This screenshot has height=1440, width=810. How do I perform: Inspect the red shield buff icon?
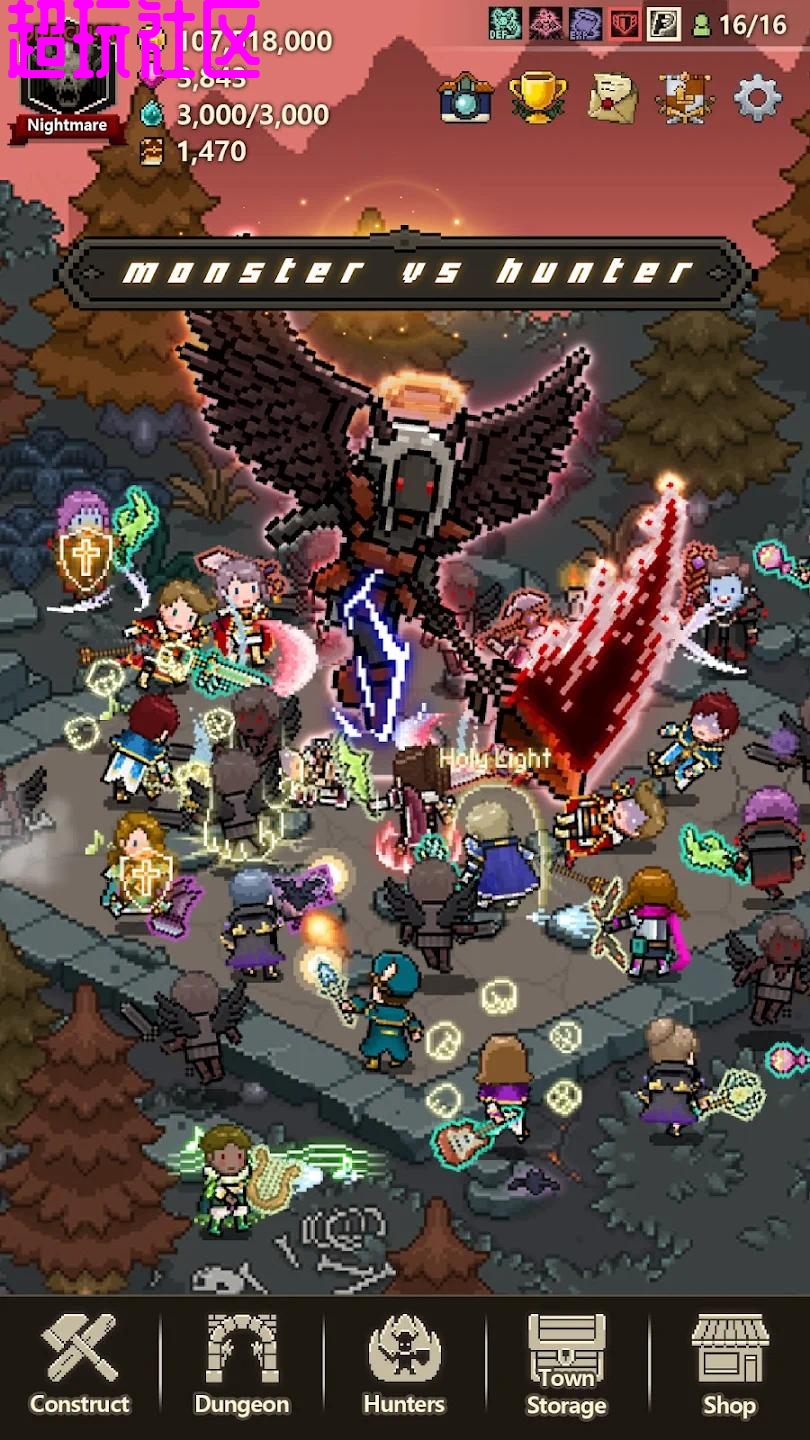click(624, 23)
